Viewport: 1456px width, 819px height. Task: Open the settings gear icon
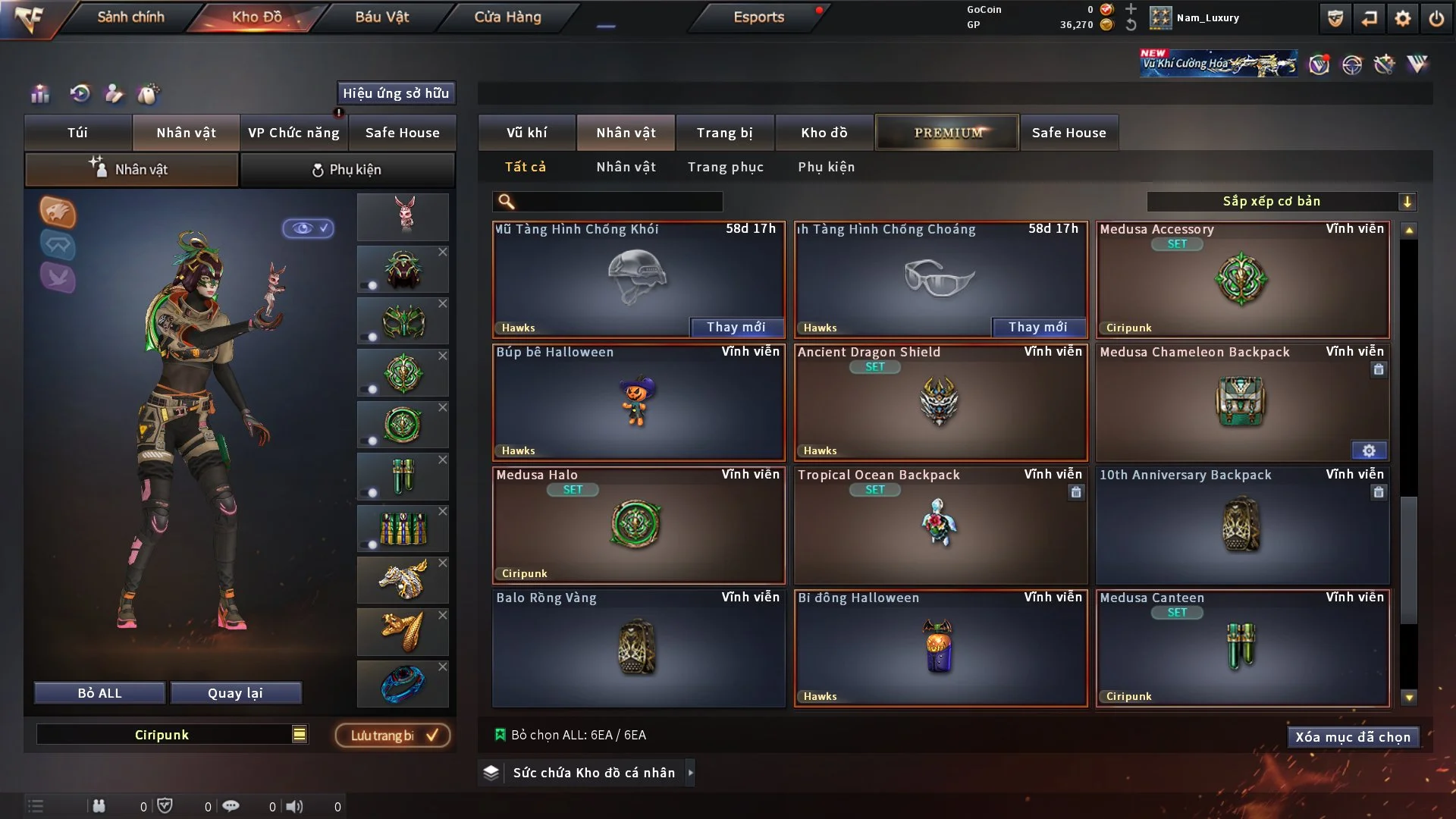pos(1403,18)
